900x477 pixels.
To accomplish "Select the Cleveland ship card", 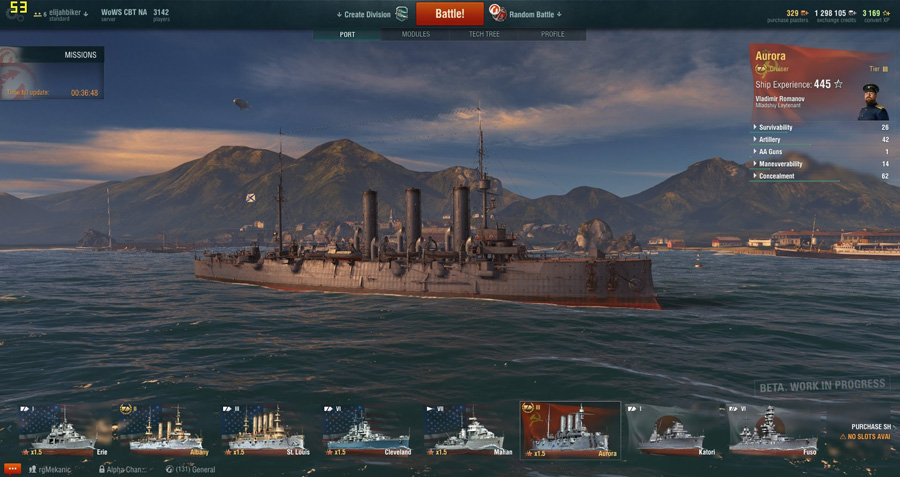I will click(366, 430).
